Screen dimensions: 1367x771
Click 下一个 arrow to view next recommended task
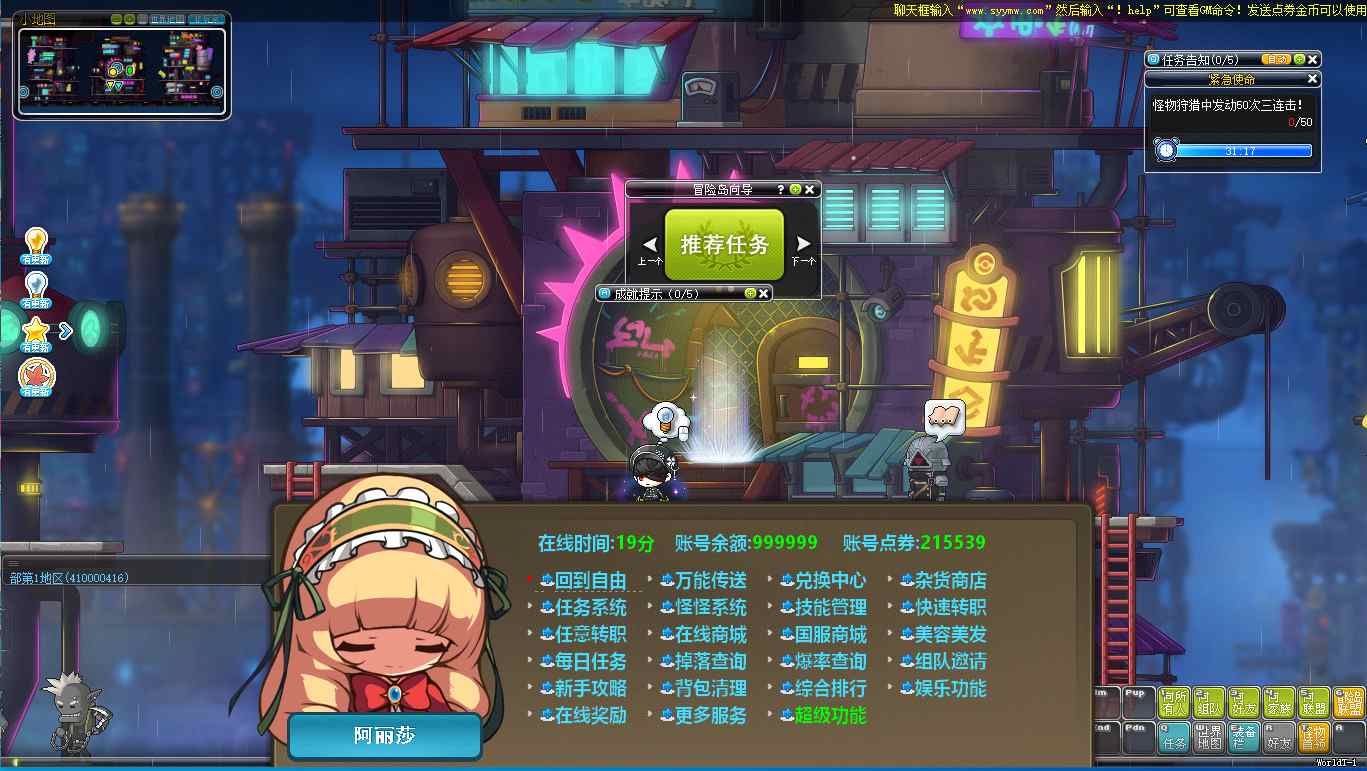801,243
